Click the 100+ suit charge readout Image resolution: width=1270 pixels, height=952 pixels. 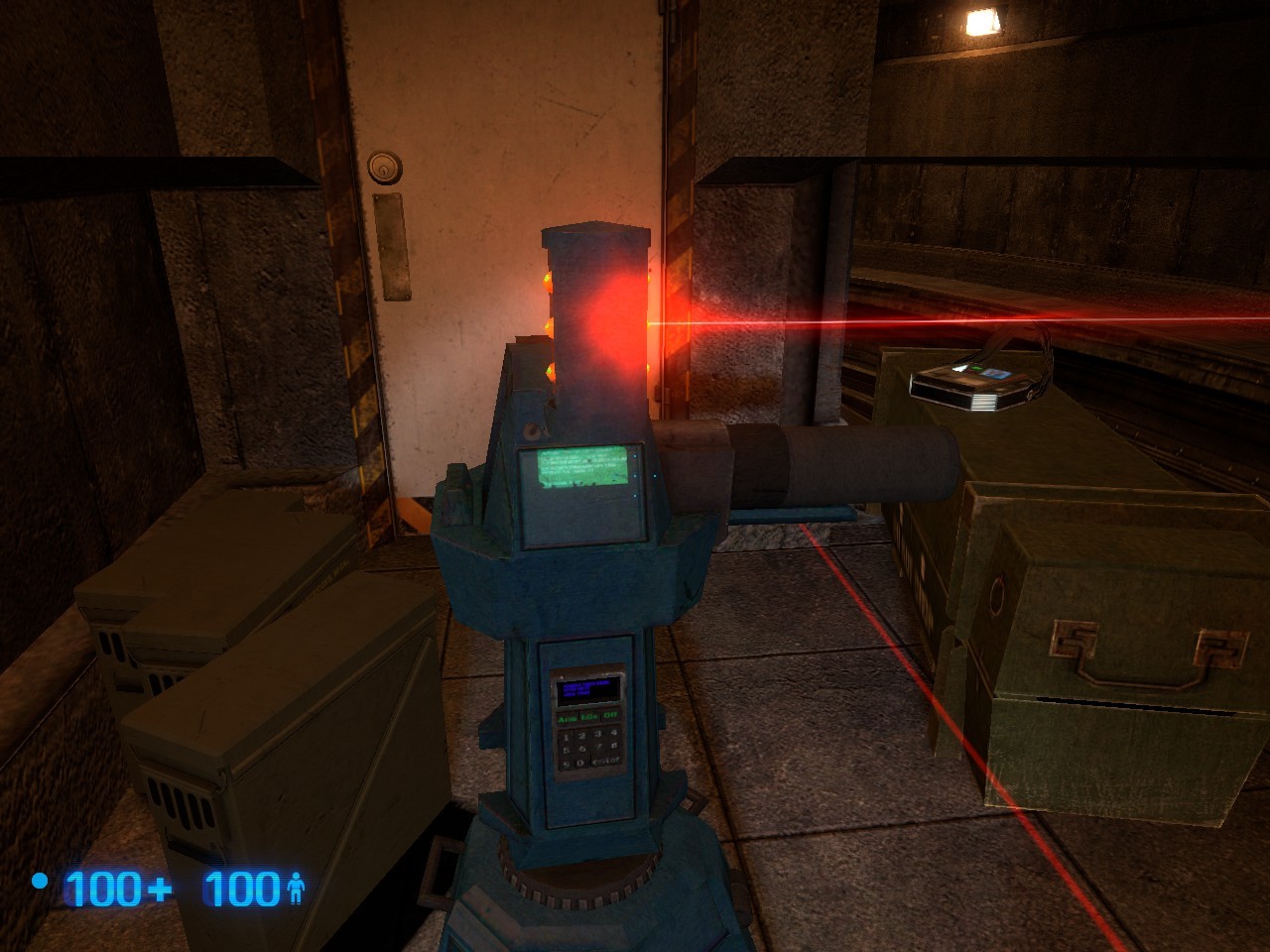114,886
